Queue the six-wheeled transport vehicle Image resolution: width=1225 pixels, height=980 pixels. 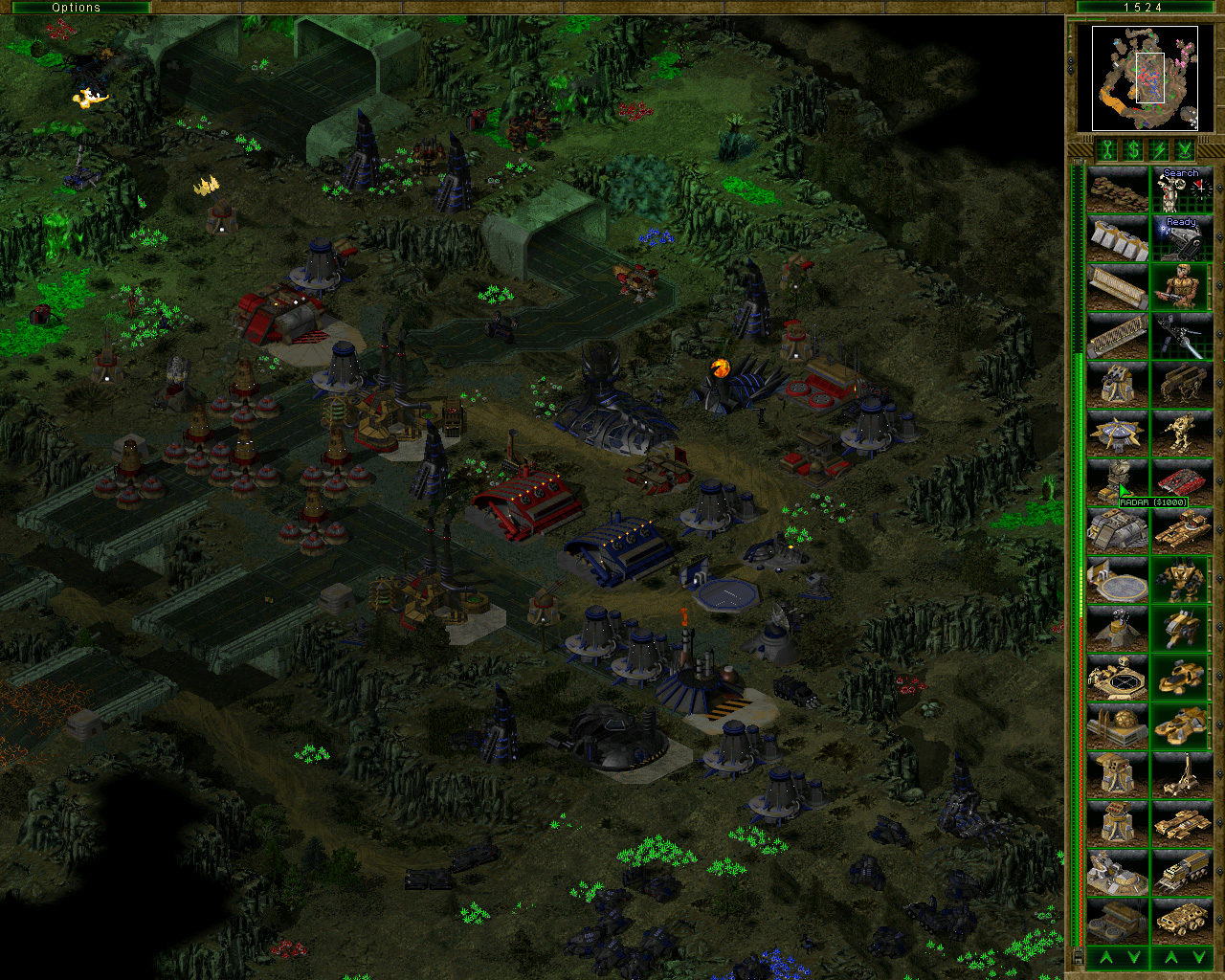coord(1182,919)
